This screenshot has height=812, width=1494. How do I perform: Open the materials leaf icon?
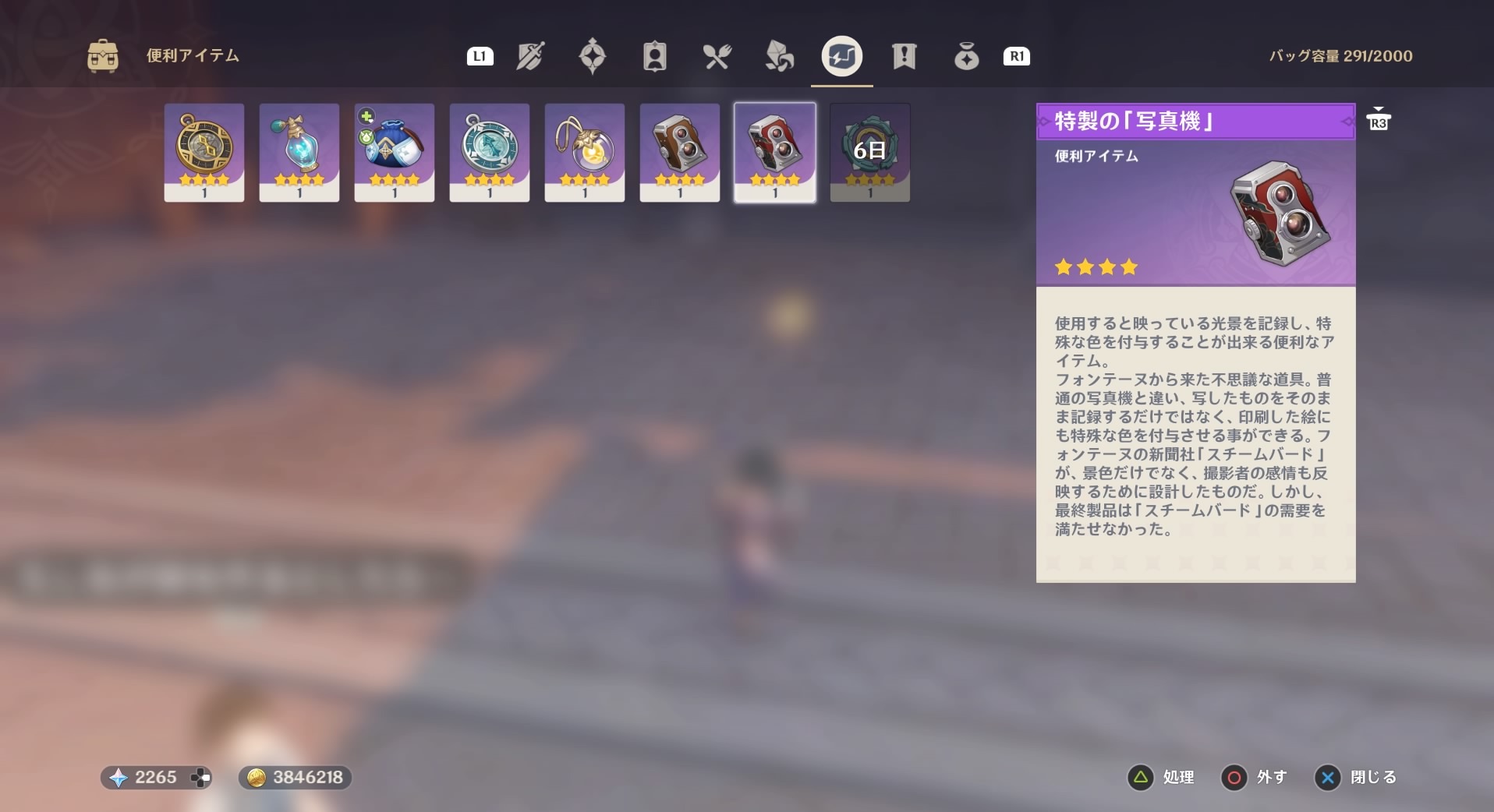pyautogui.click(x=780, y=56)
